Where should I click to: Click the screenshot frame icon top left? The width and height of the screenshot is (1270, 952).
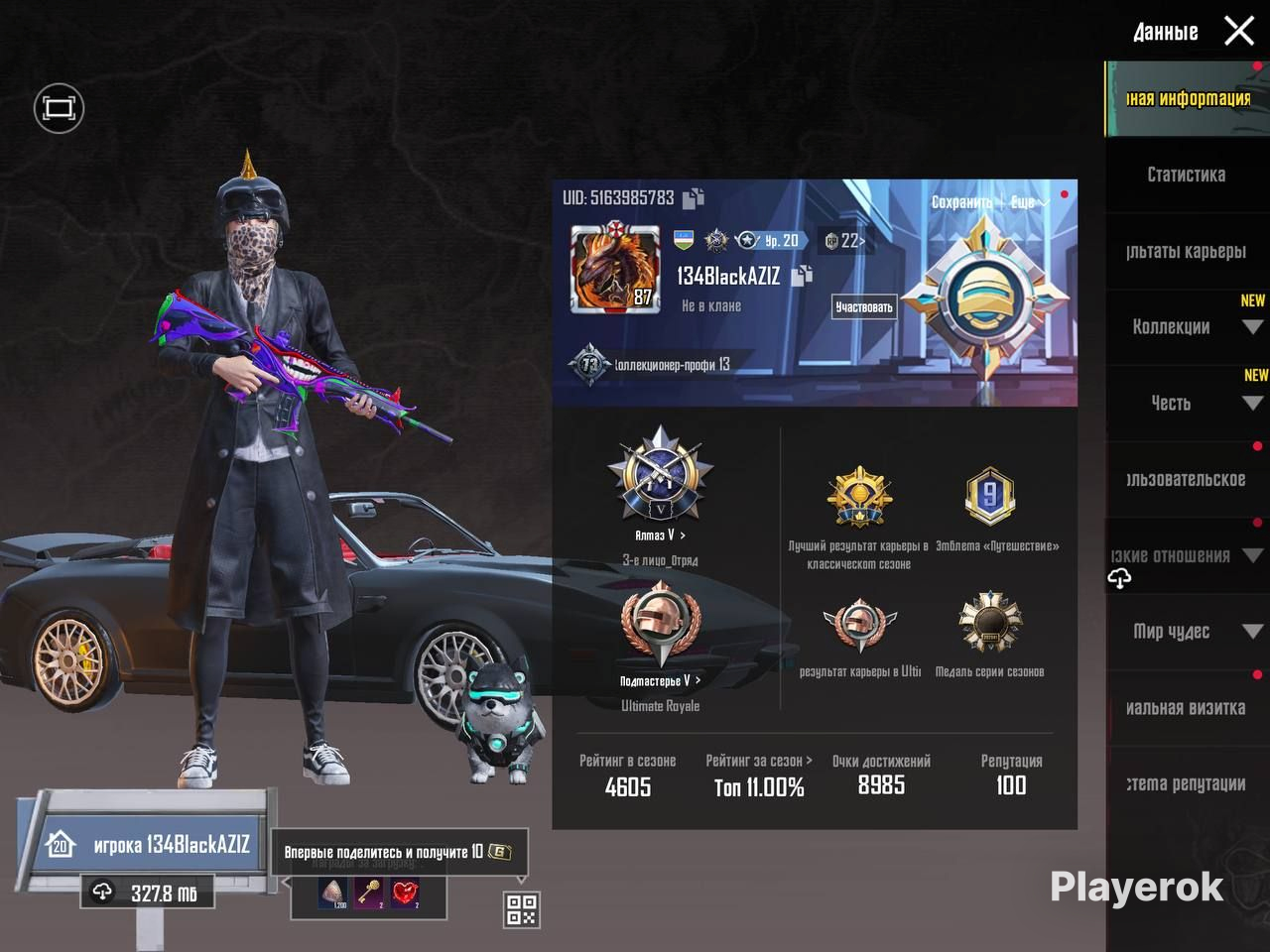[58, 107]
